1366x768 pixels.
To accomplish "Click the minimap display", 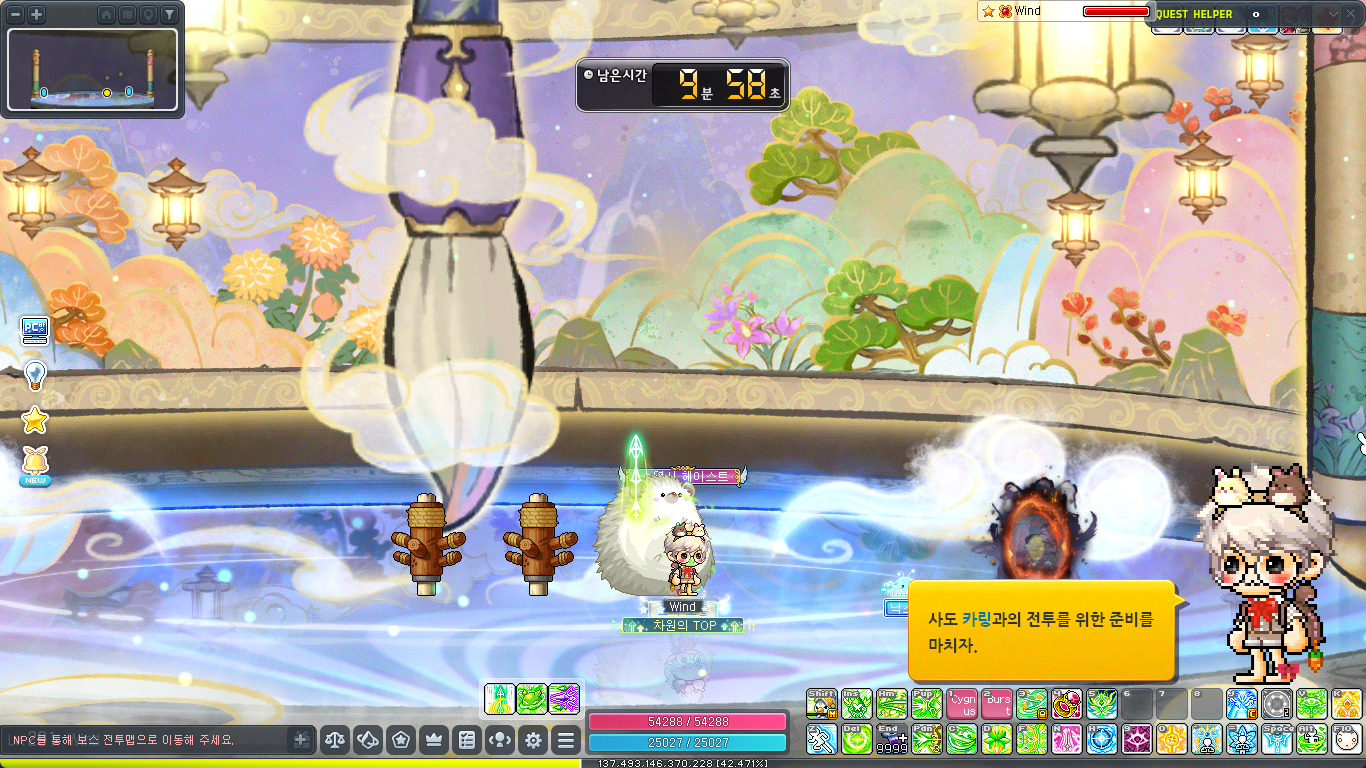I will tap(92, 69).
